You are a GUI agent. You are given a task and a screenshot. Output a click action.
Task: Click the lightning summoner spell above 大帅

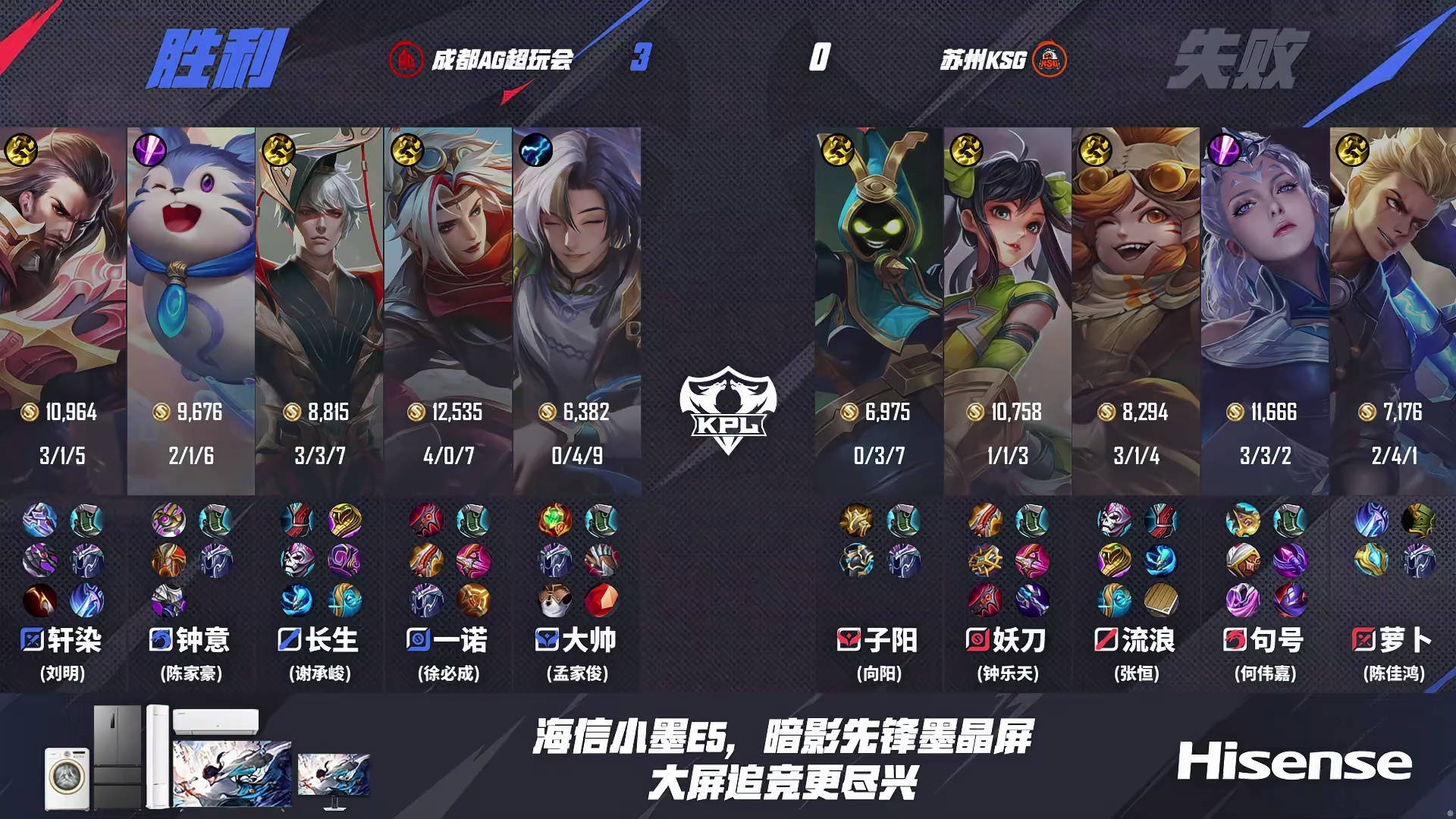tap(538, 152)
